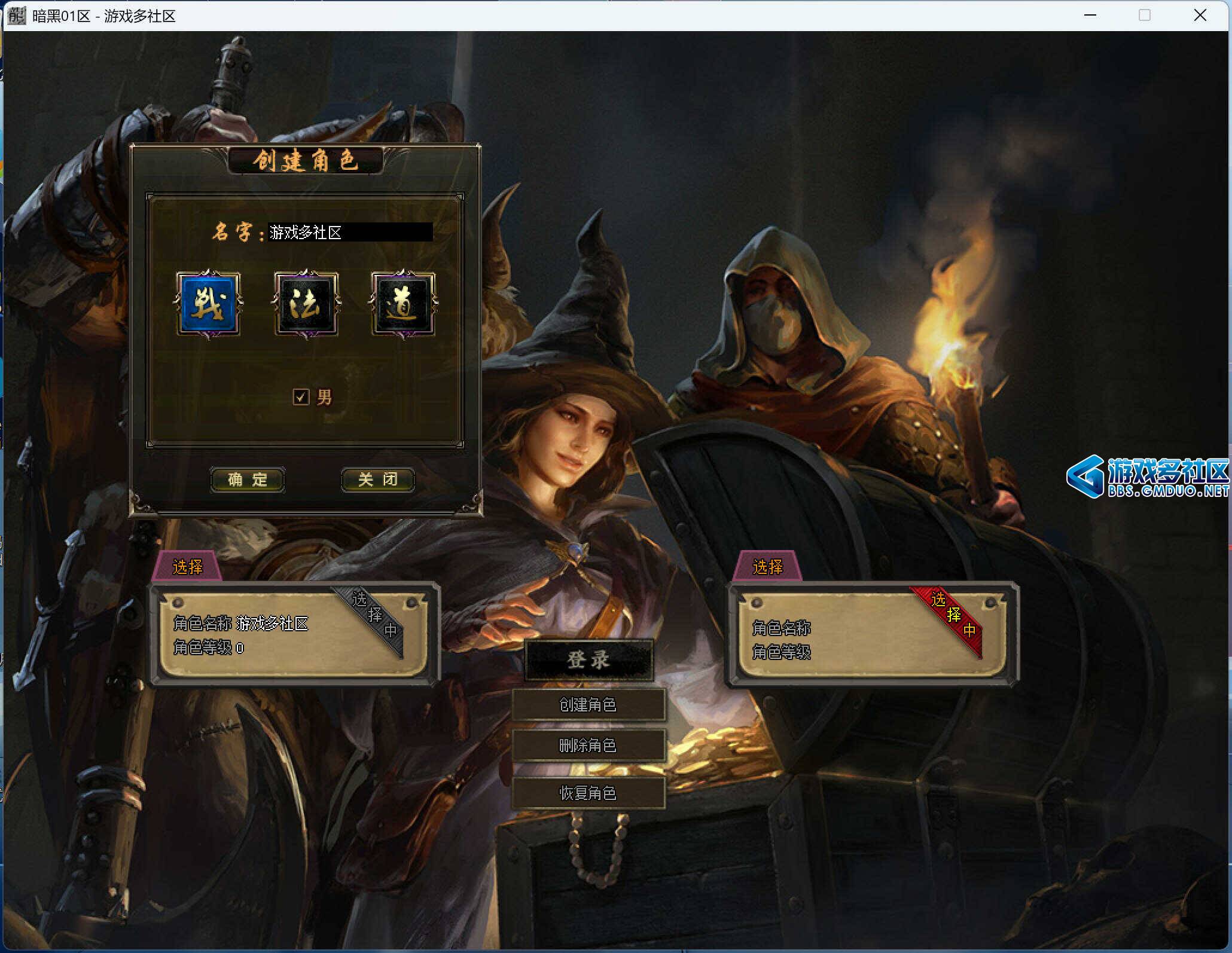1232x953 pixels.
Task: Toggle the male 男 gender checkbox
Action: pos(301,397)
